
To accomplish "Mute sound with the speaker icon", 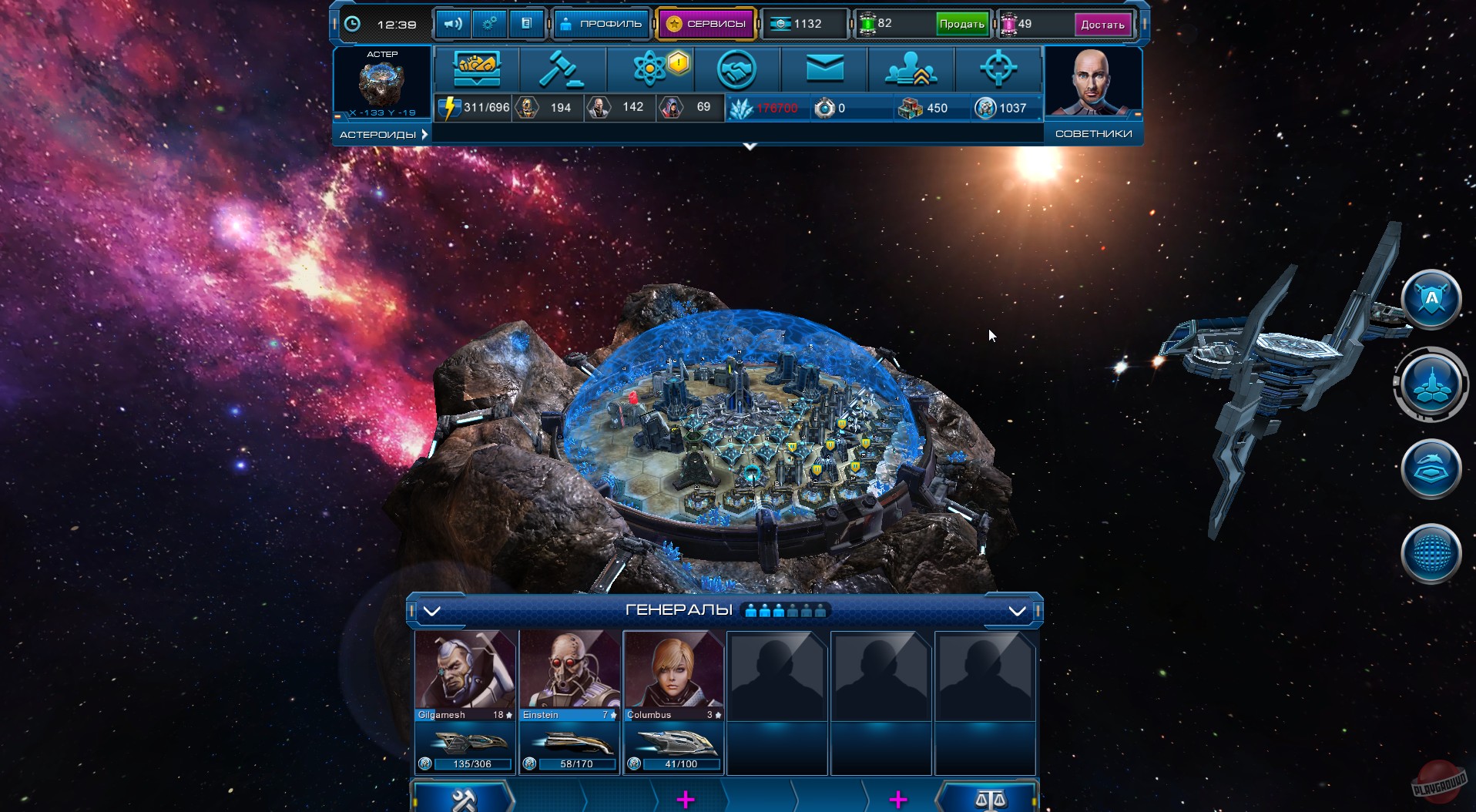I will click(452, 23).
